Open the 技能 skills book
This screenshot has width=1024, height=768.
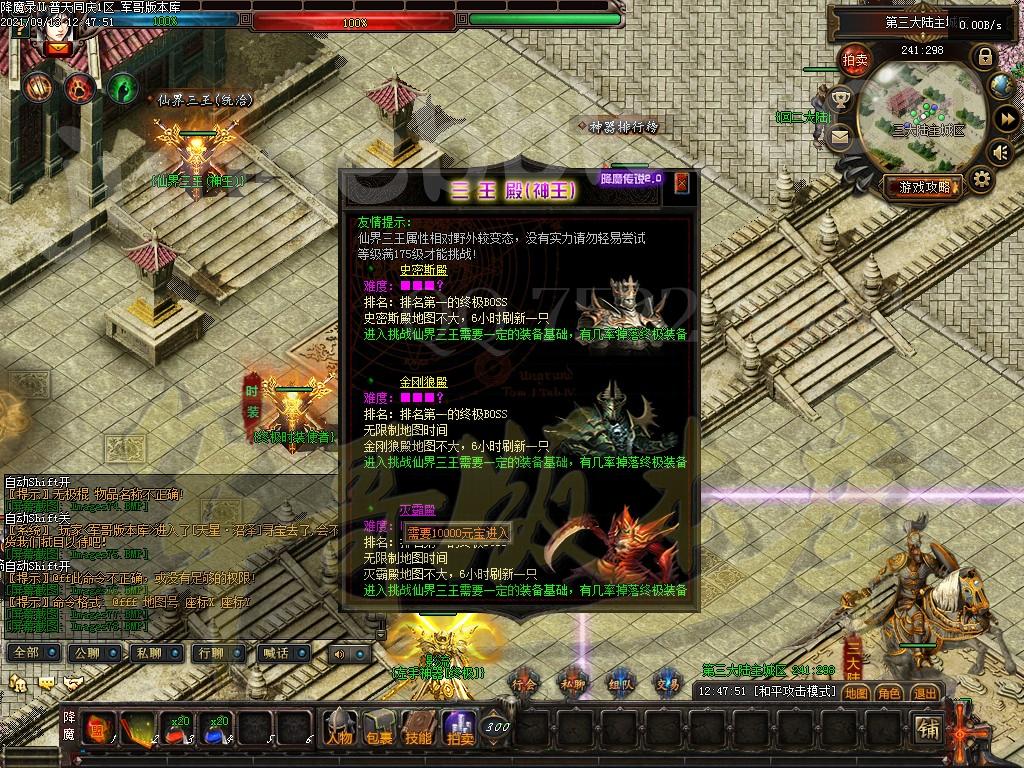click(x=419, y=727)
